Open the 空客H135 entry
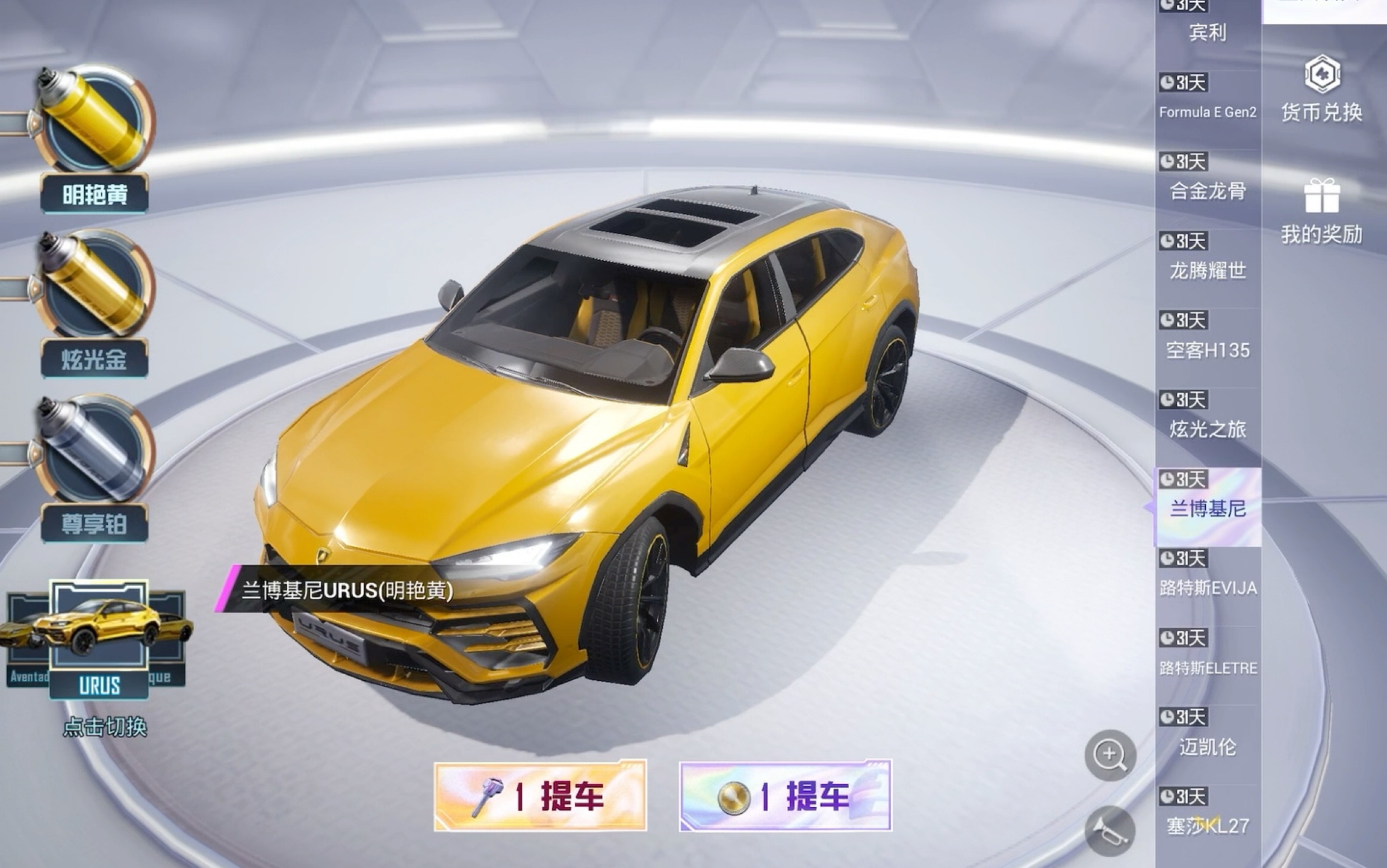This screenshot has width=1387, height=868. pos(1210,351)
